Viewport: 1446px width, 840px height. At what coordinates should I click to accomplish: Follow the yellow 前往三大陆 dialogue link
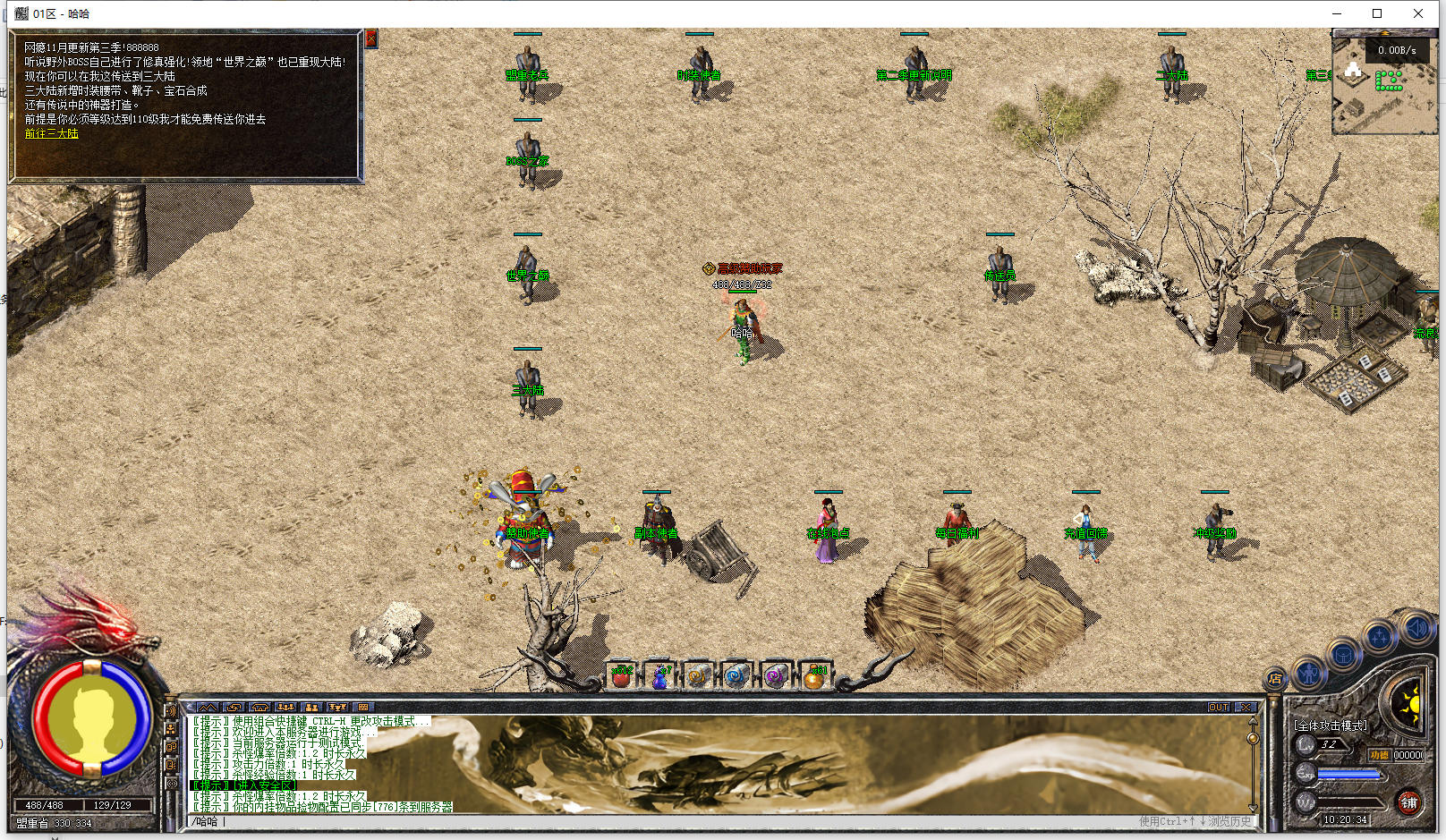tap(52, 133)
